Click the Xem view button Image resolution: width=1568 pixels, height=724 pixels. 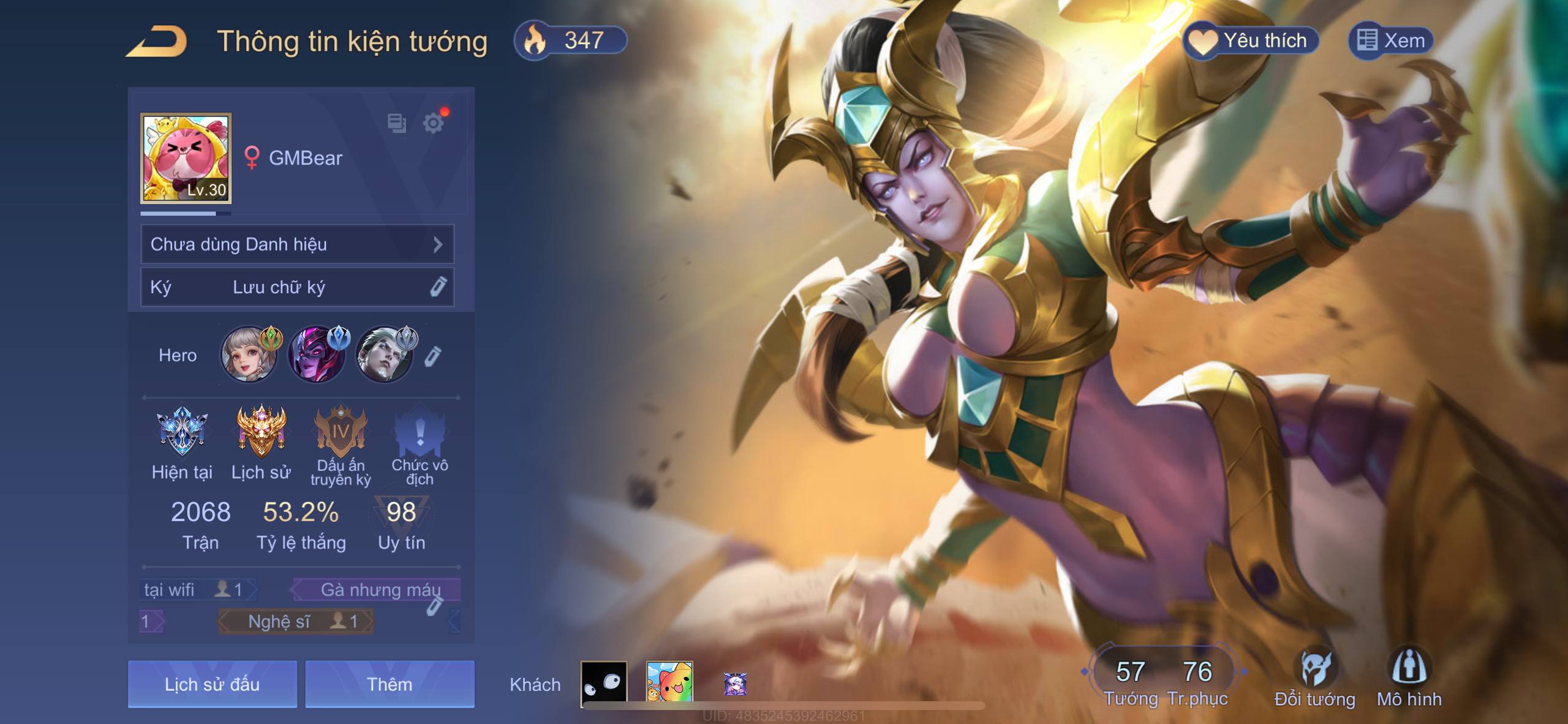[x=1390, y=41]
